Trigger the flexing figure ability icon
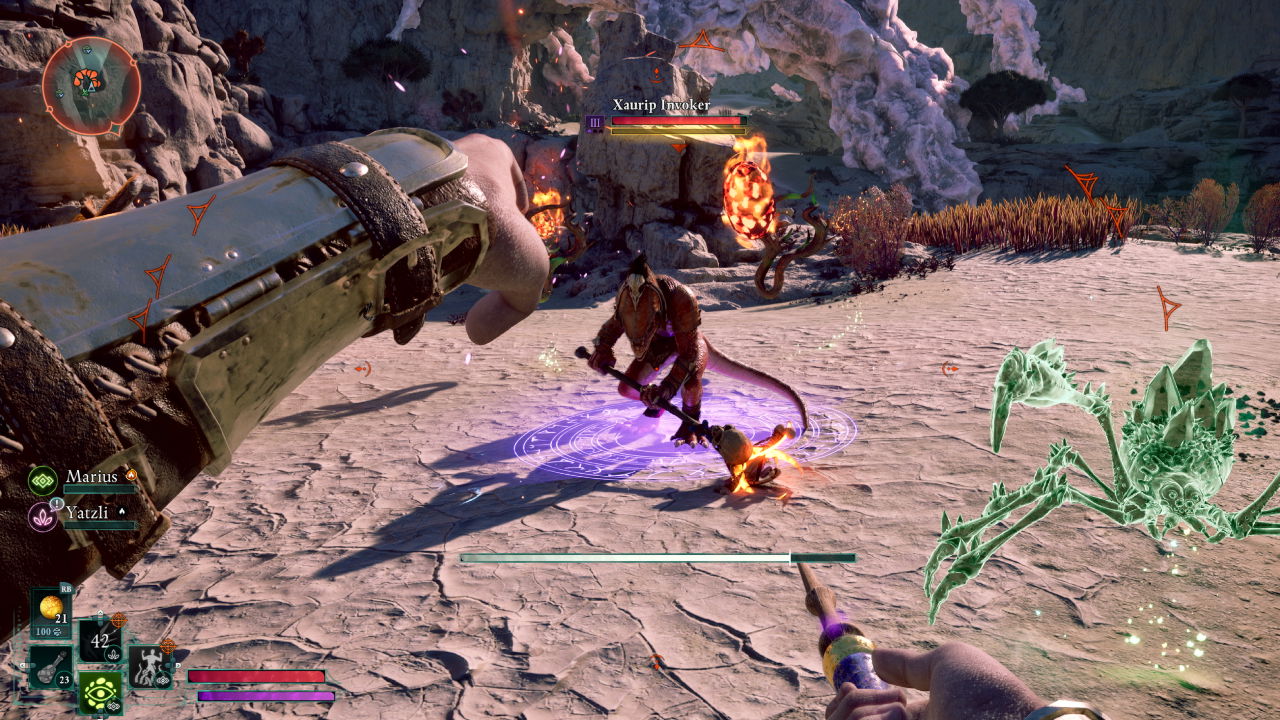The height and width of the screenshot is (720, 1280). pos(149,667)
